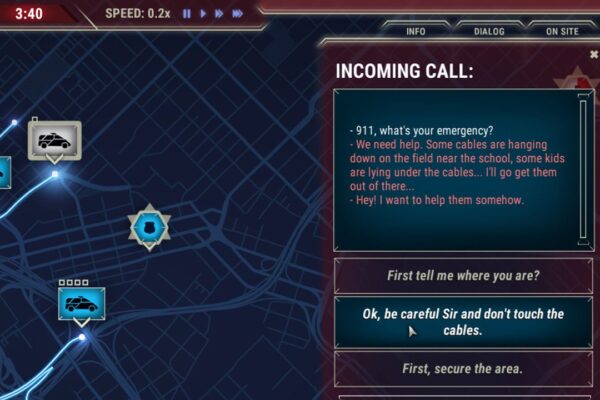Pause the game speed
The height and width of the screenshot is (400, 600).
coord(186,14)
